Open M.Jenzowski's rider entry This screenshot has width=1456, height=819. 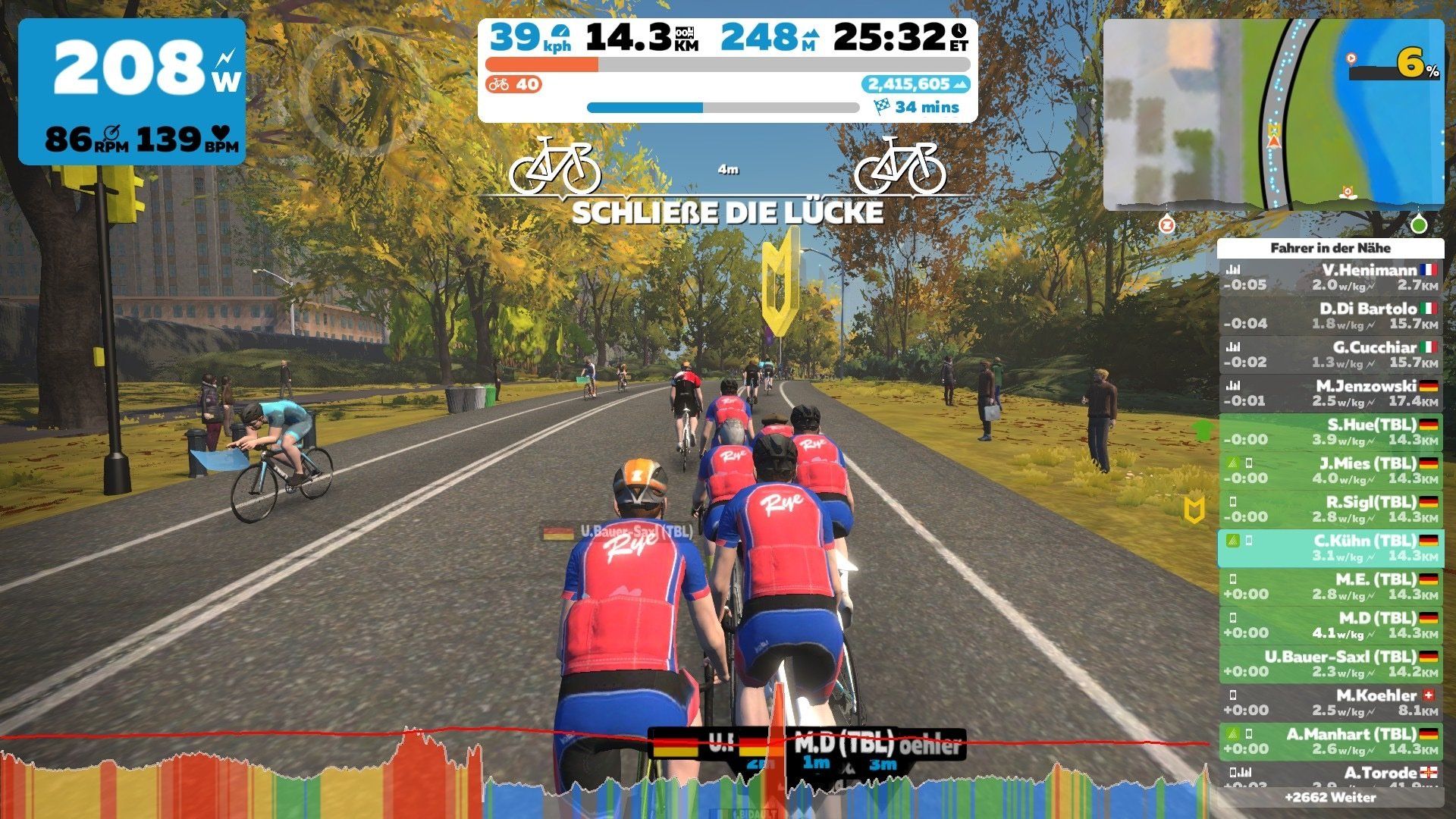tap(1331, 394)
